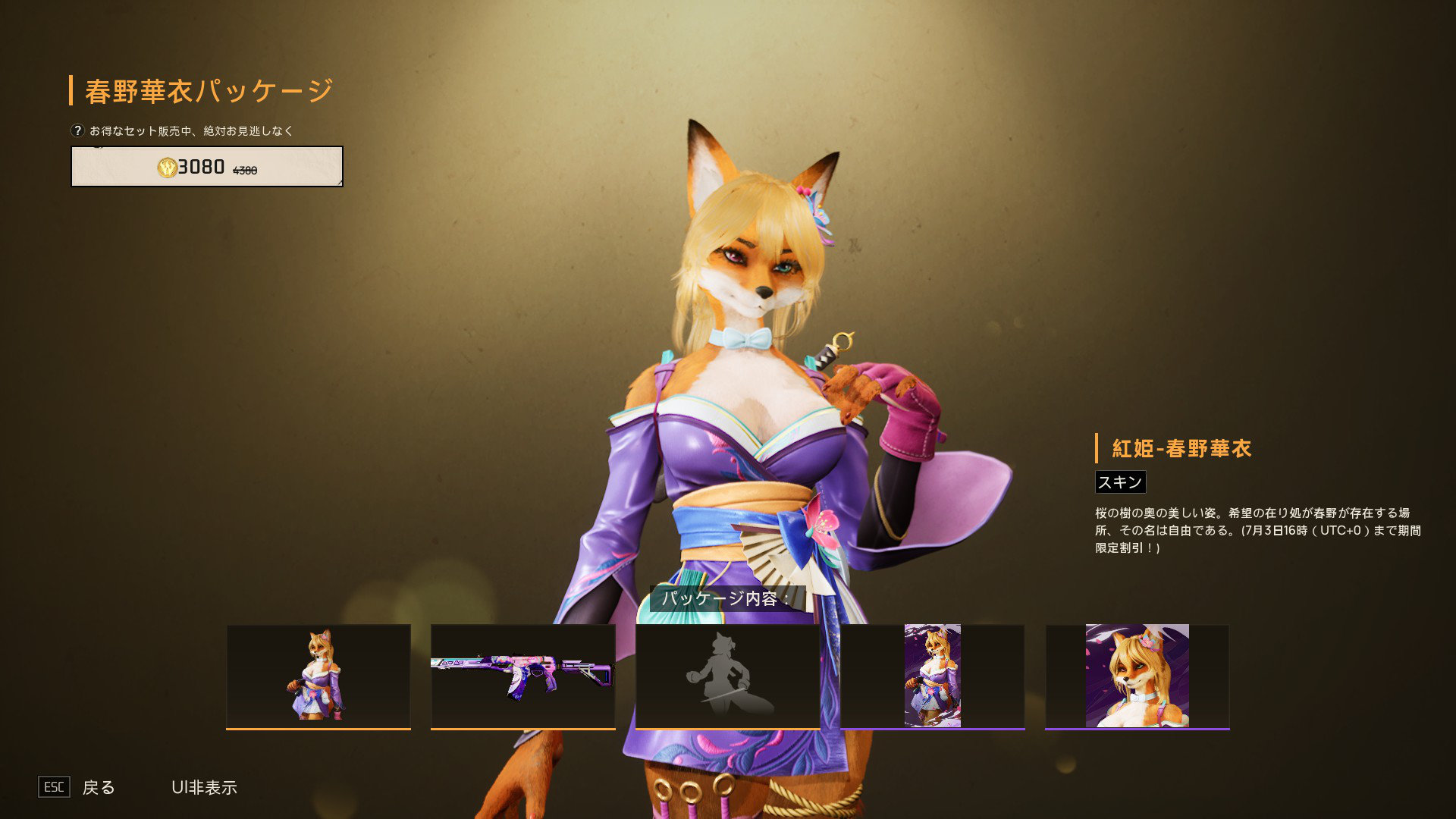Buy the package for 3080 coins
The width and height of the screenshot is (1456, 819).
coord(206,166)
